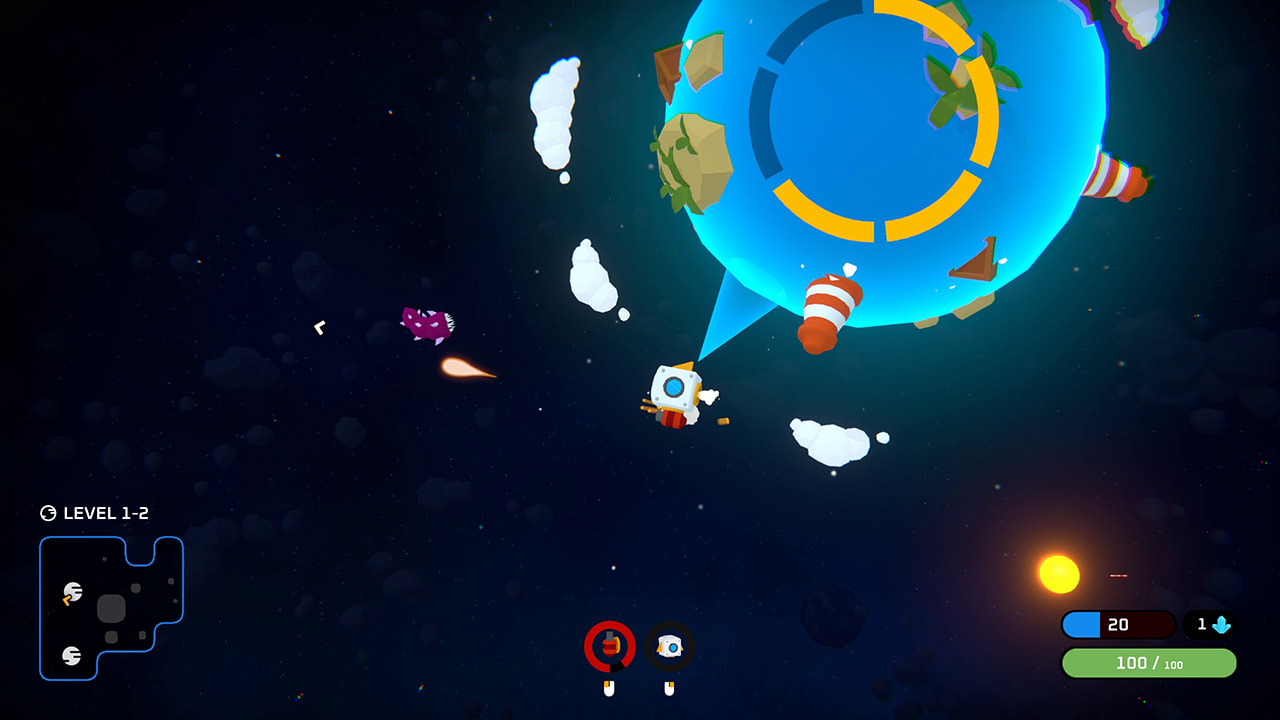Click the left mouse button indicator under the grenade
The image size is (1280, 720).
608,688
